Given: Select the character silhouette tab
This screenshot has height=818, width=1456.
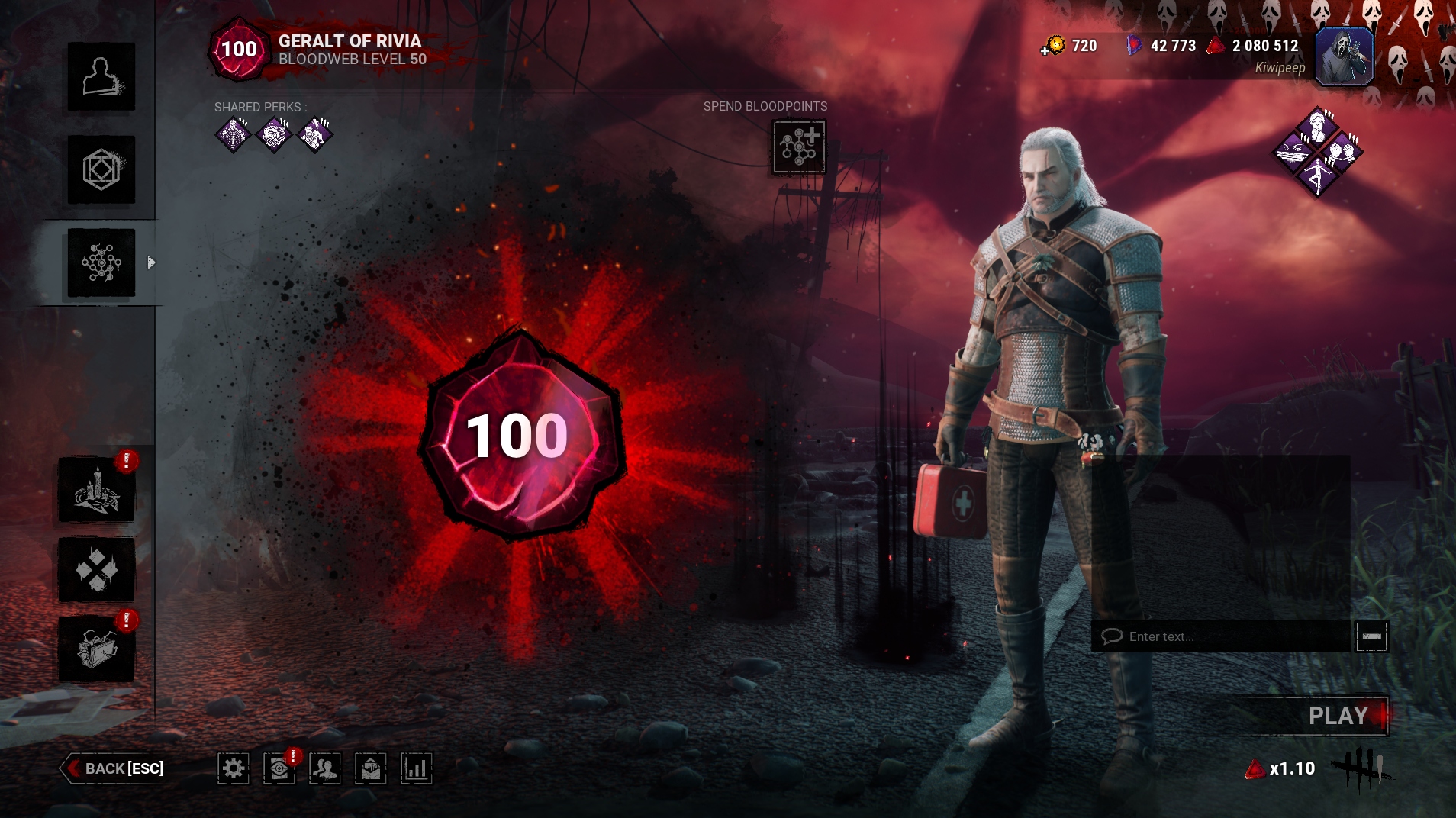Looking at the screenshot, I should [x=101, y=76].
